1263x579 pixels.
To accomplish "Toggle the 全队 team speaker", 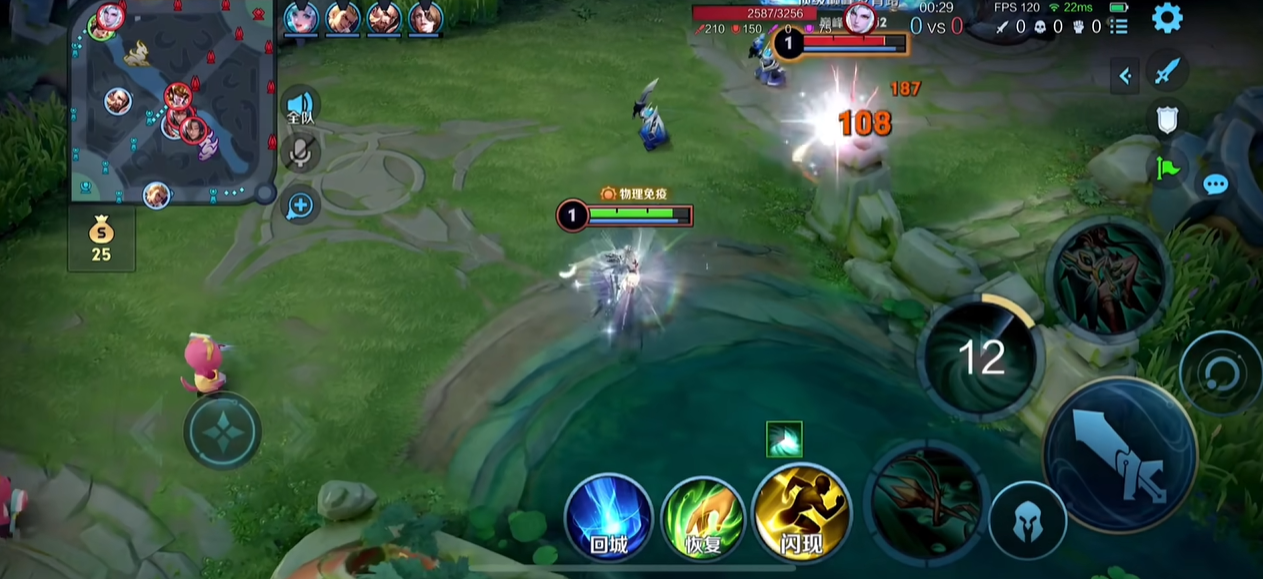I will pyautogui.click(x=300, y=106).
